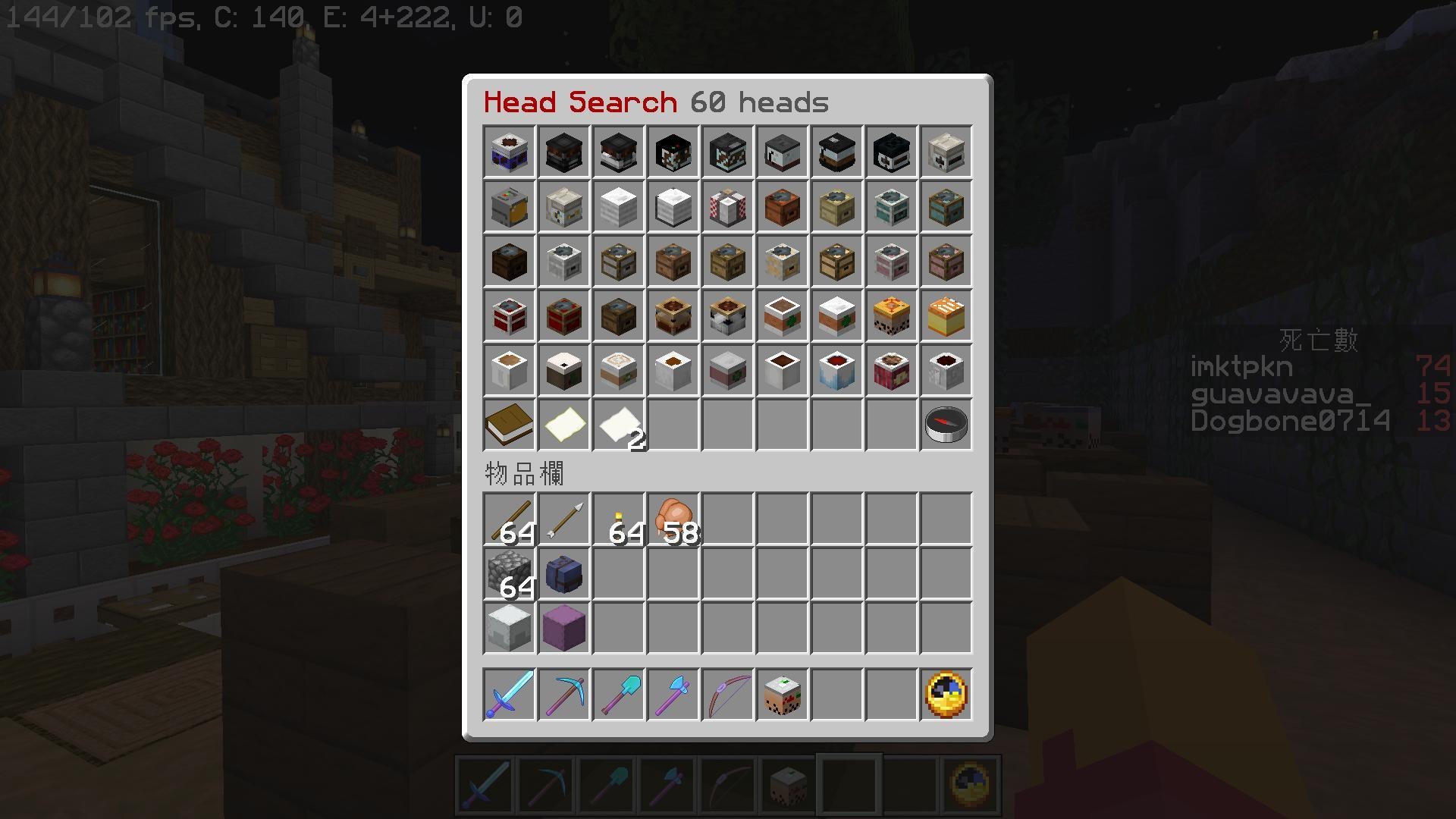Click the purple shulker box item
1456x819 pixels.
coord(563,573)
